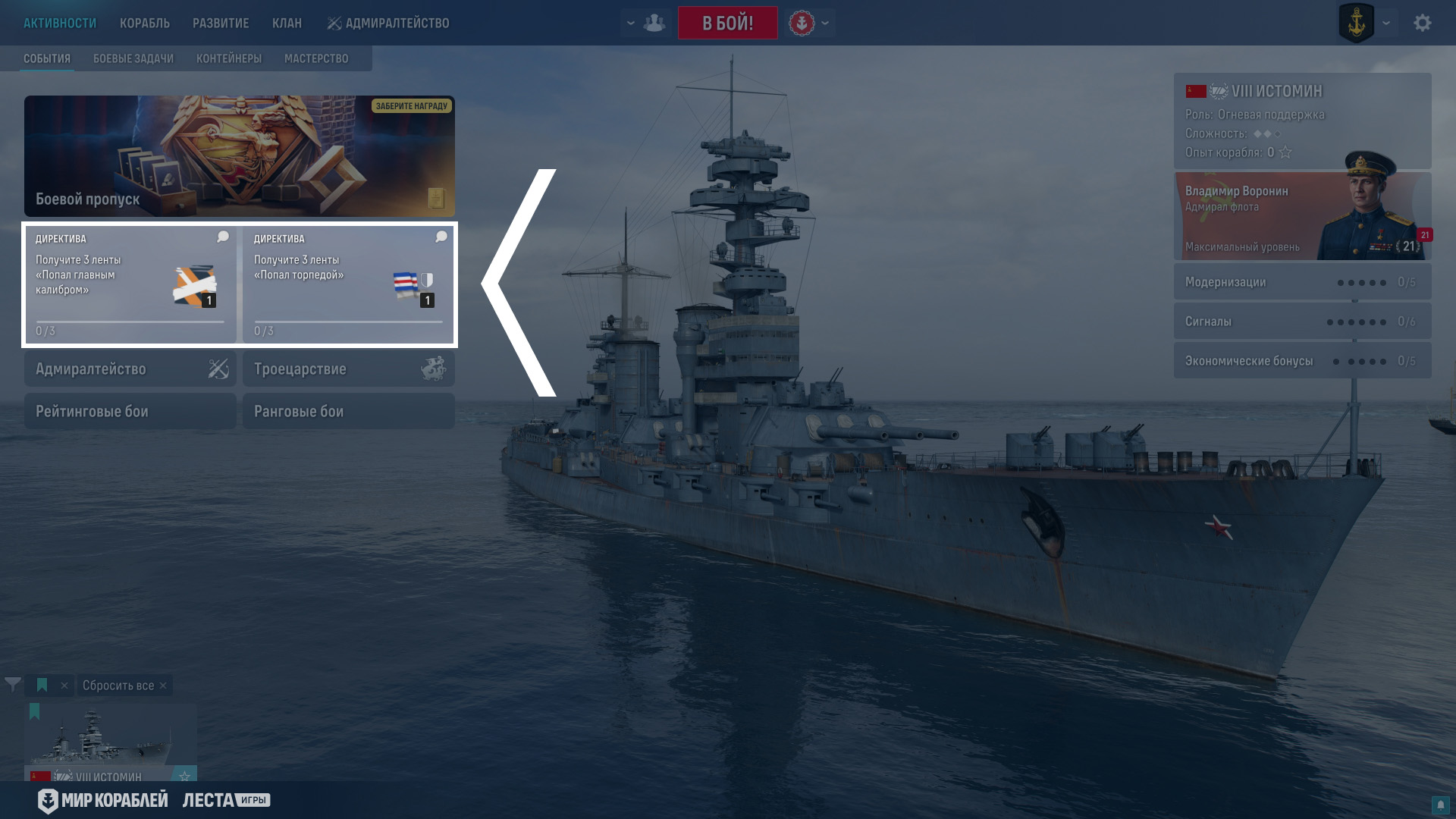View commander Владимир Воронин panel
This screenshot has width=1456, height=819.
(1302, 217)
